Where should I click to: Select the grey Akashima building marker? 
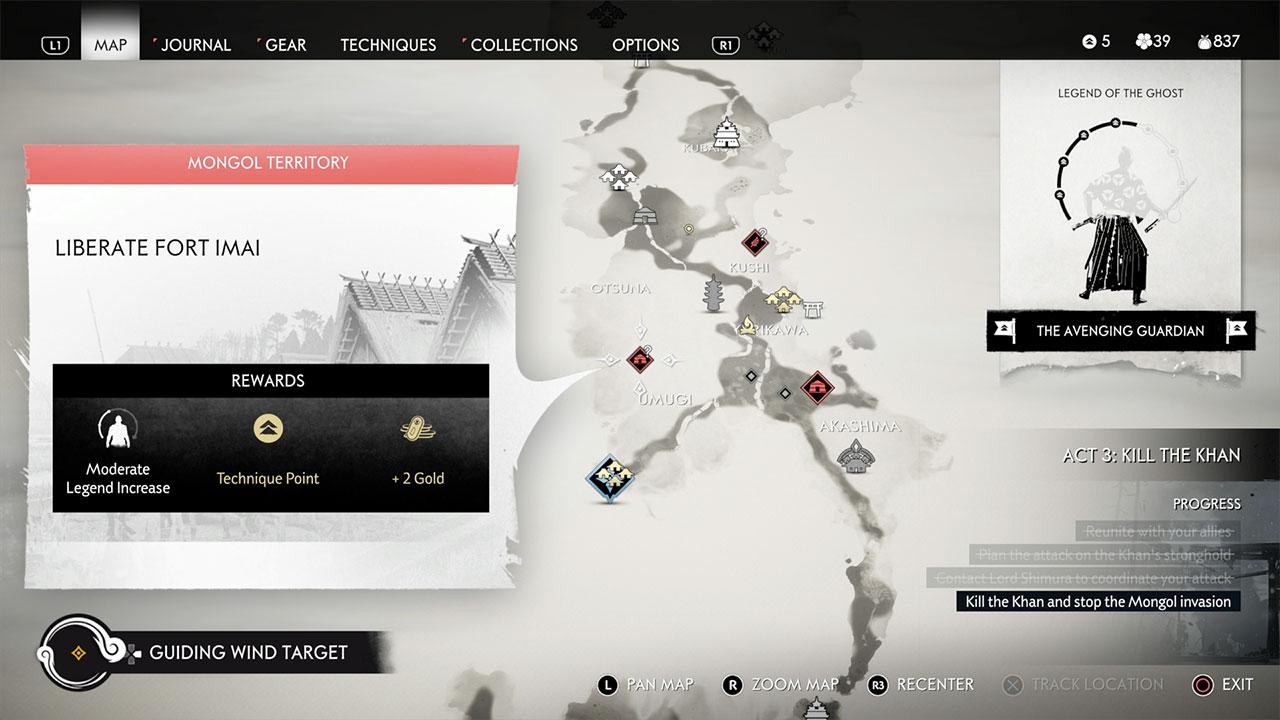click(x=854, y=457)
